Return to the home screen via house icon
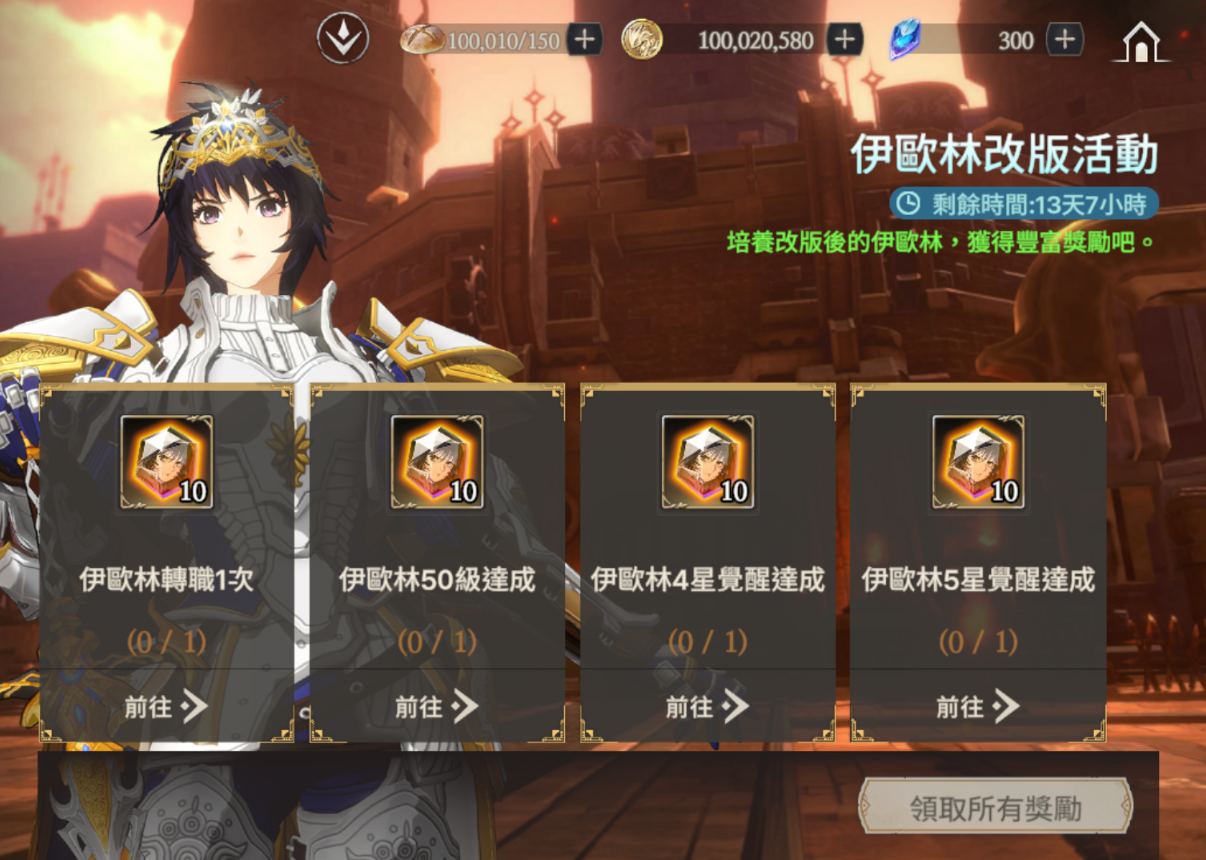 1141,42
